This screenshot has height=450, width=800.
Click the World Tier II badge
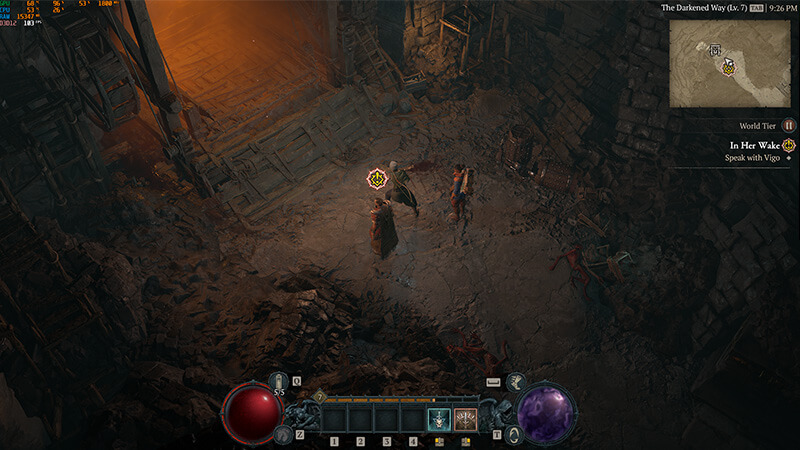point(789,126)
